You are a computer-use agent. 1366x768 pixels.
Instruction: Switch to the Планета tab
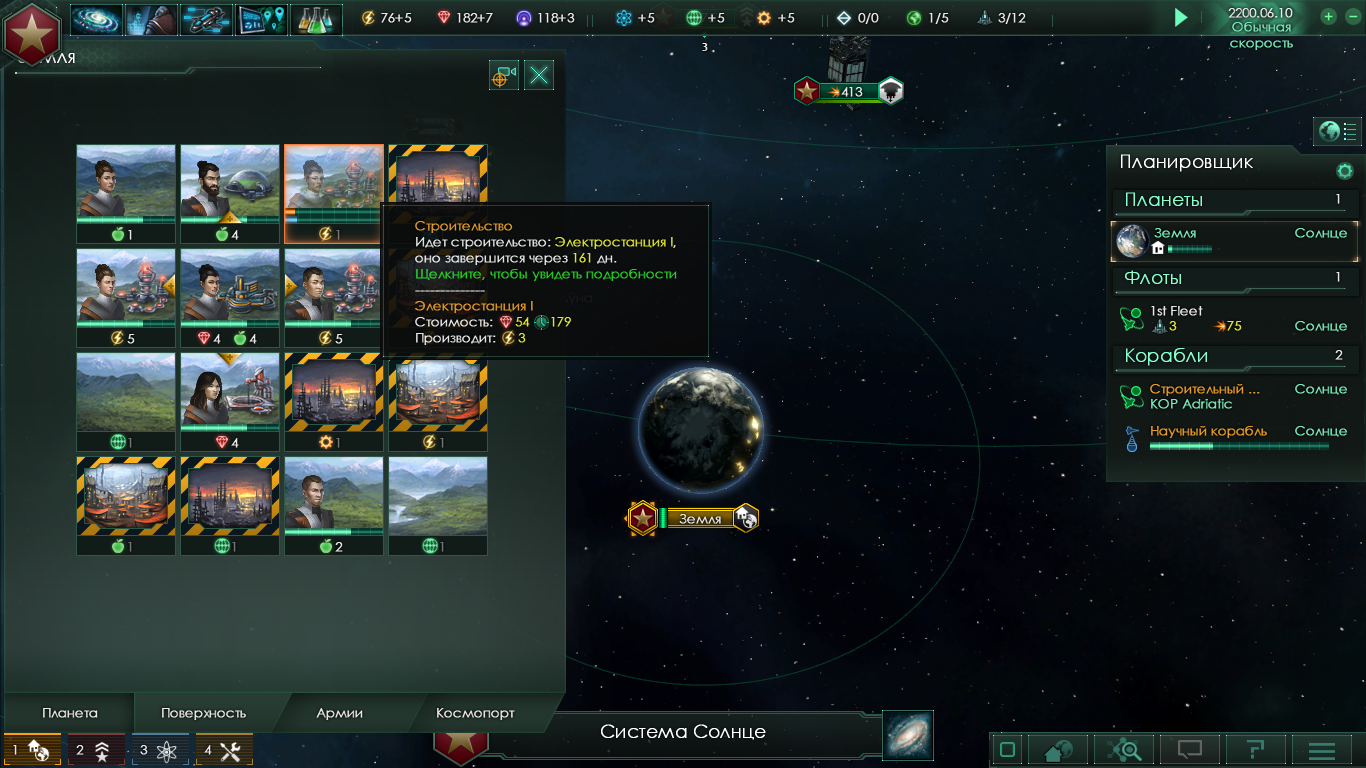click(70, 713)
